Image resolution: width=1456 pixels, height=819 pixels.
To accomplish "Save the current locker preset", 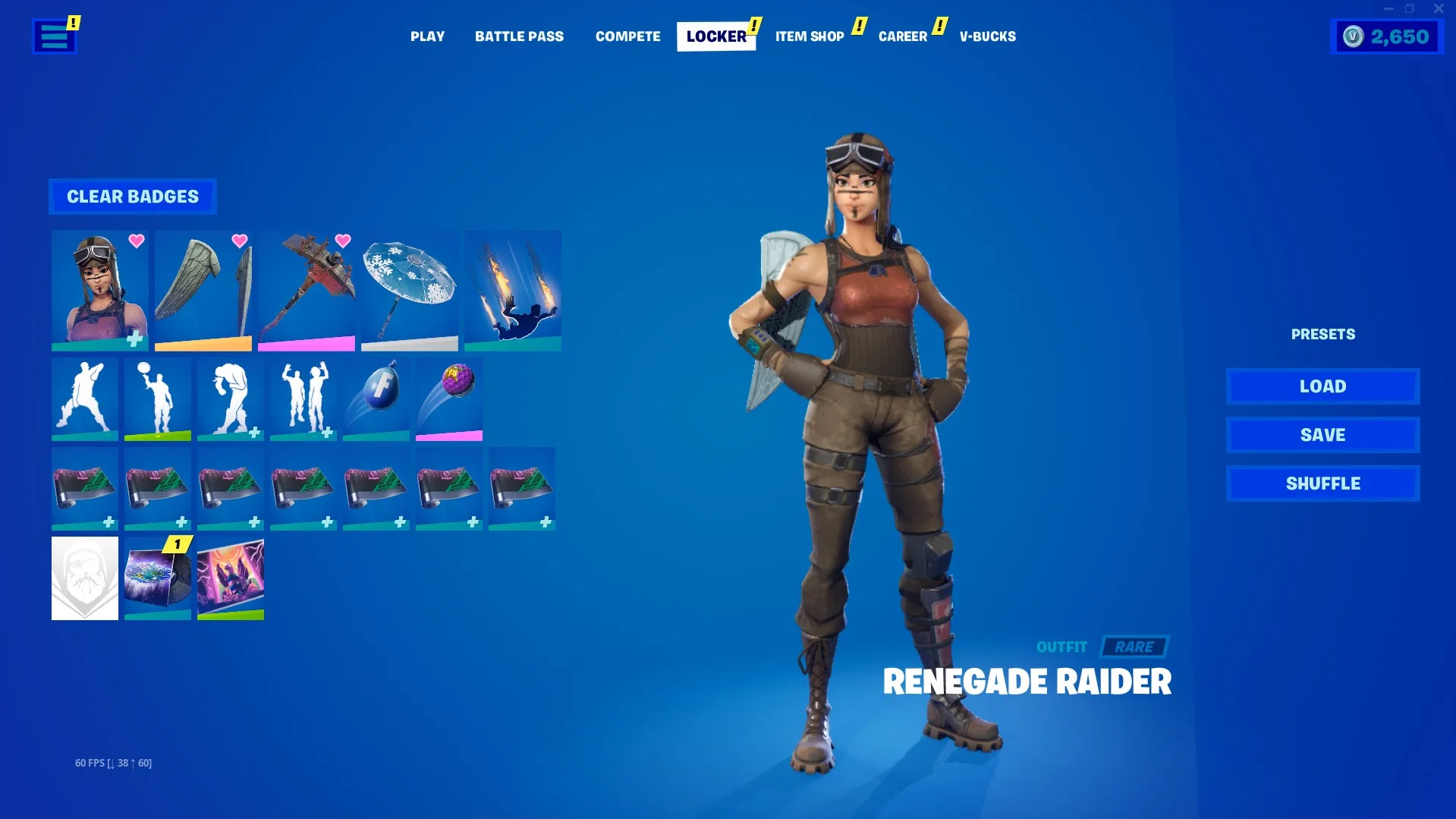I will click(1322, 435).
